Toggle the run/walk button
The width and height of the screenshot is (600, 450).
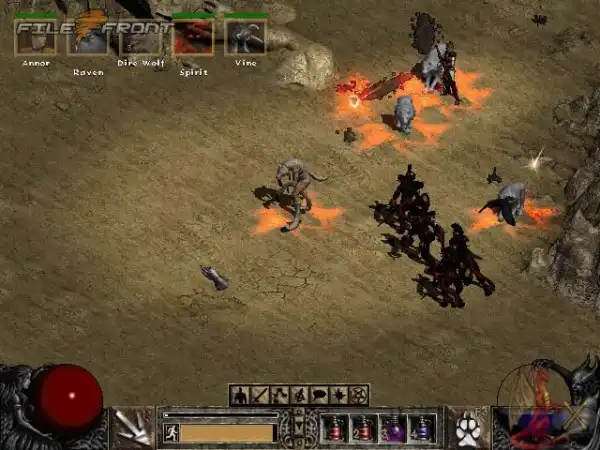(x=171, y=433)
